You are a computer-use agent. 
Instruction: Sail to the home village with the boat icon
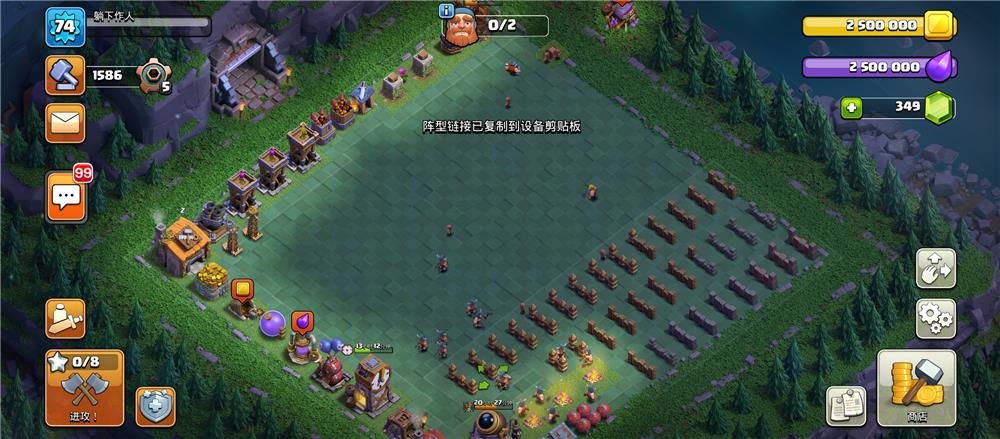pos(65,318)
